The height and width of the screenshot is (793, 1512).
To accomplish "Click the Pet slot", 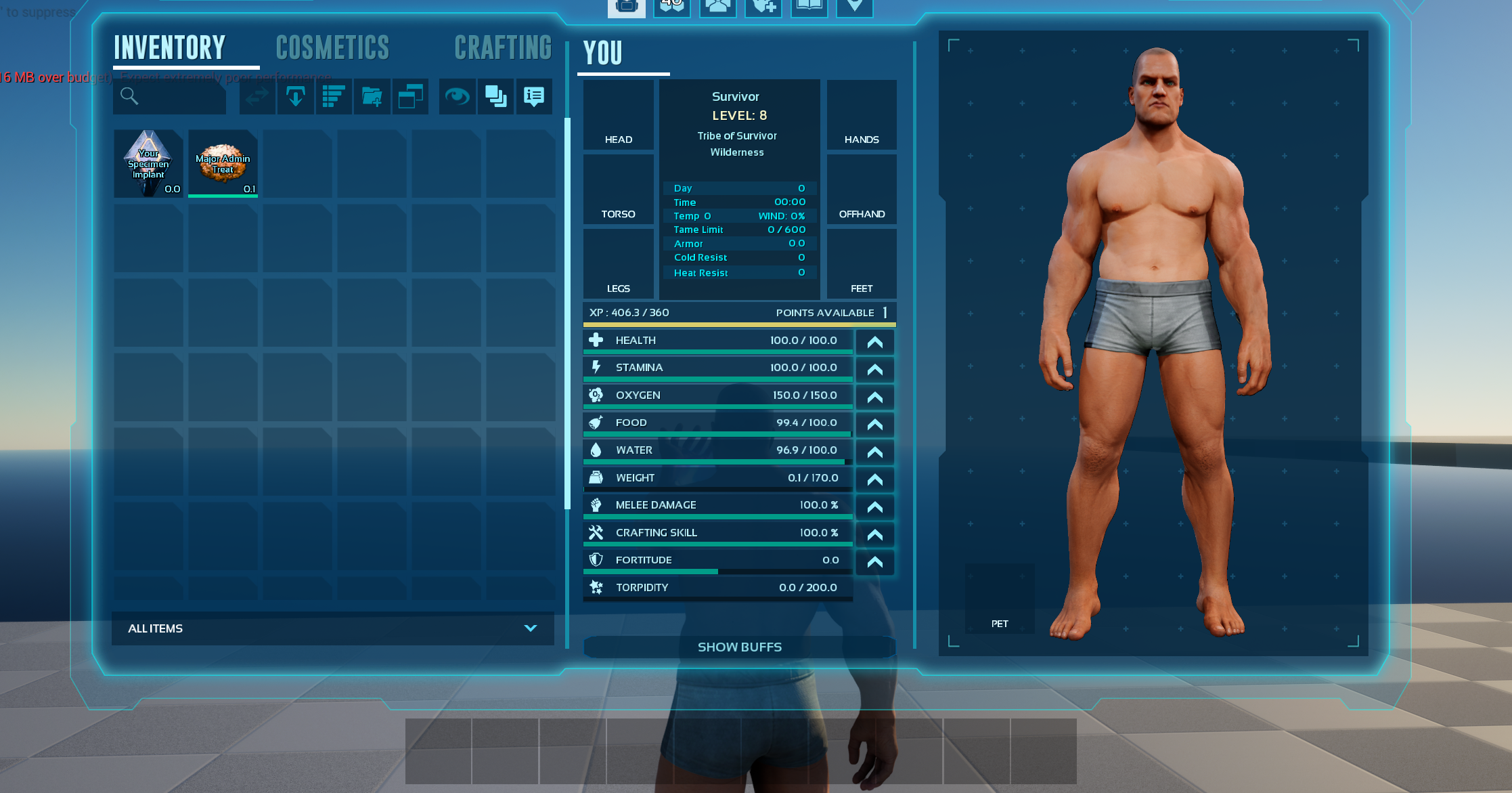I will click(999, 599).
